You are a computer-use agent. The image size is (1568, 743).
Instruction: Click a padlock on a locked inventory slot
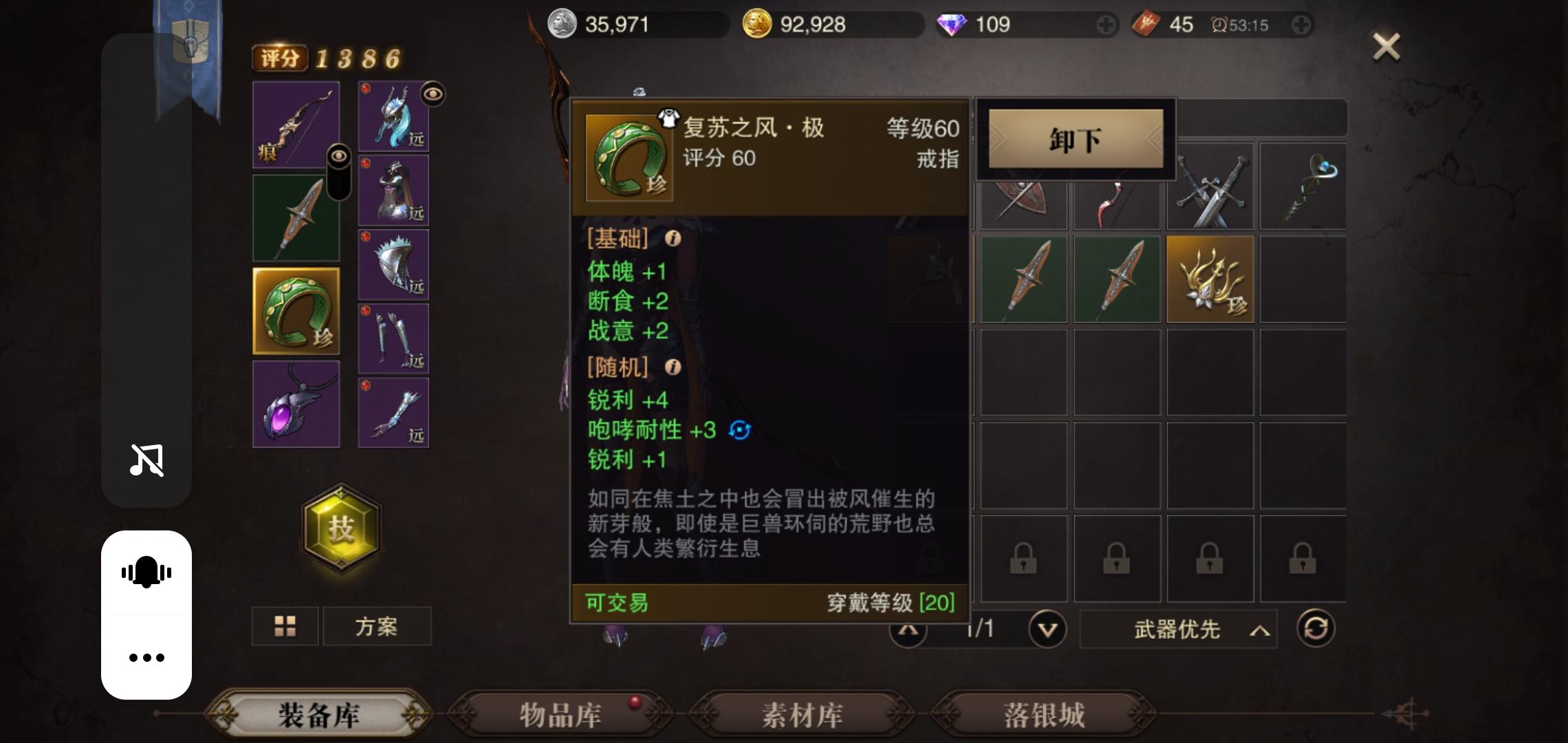1024,559
